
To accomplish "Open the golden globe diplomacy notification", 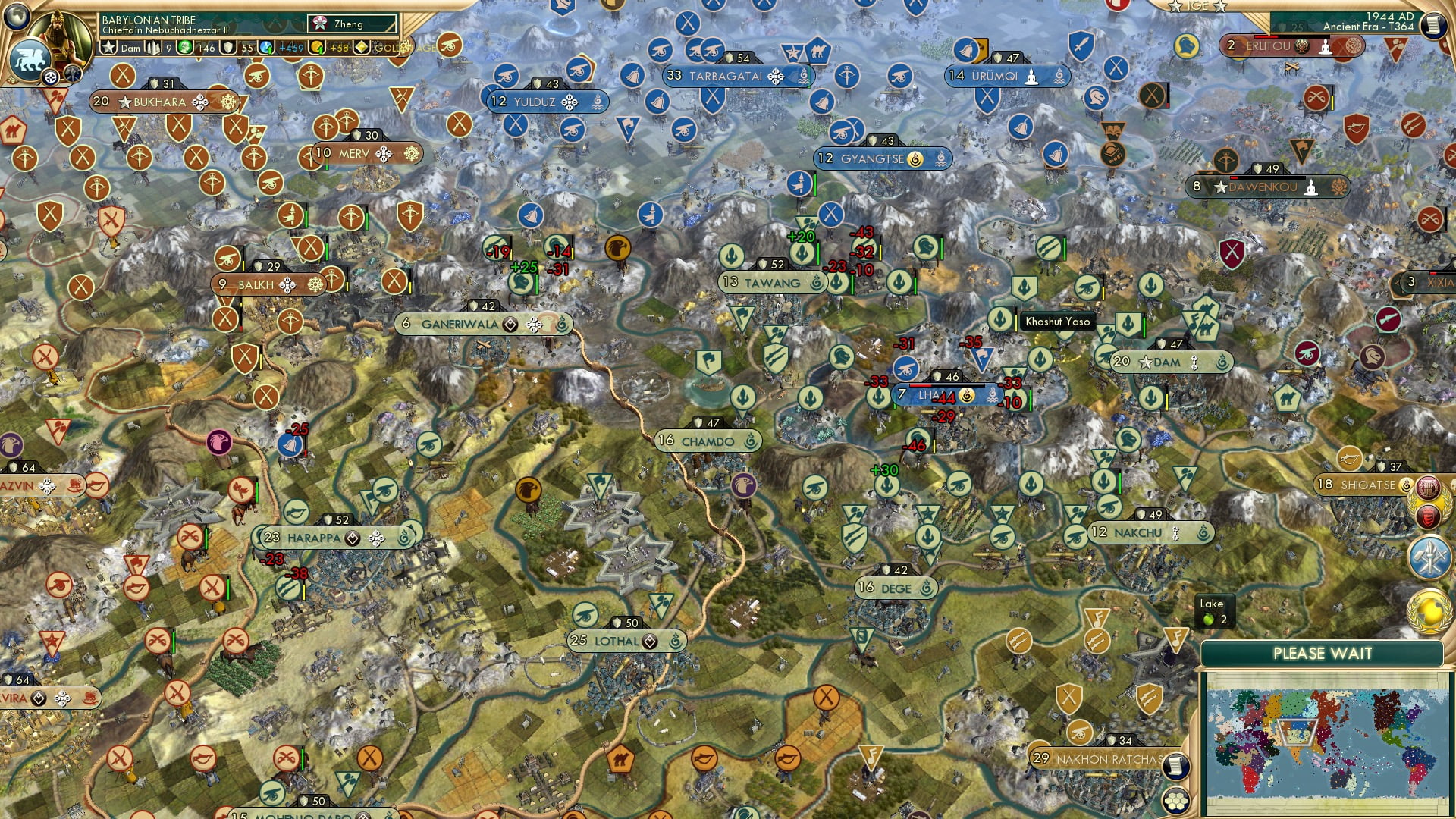I will click(x=1428, y=609).
